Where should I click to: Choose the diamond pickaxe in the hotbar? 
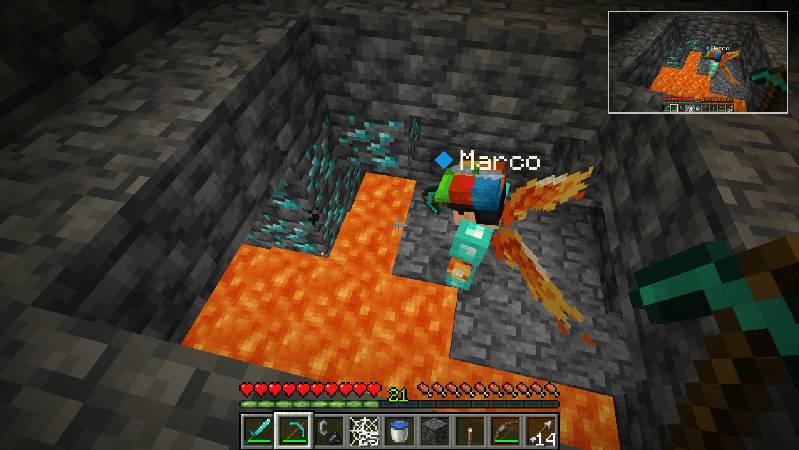(x=292, y=431)
